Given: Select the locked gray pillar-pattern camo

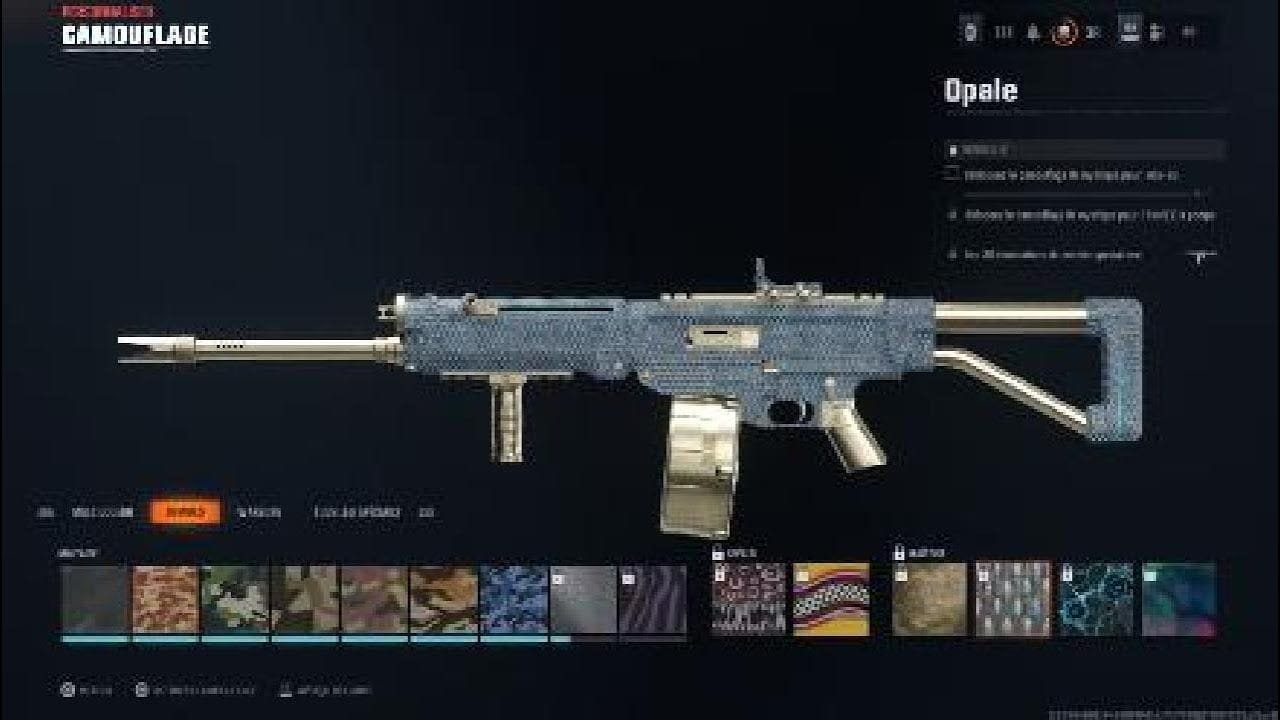Looking at the screenshot, I should pyautogui.click(x=1014, y=599).
